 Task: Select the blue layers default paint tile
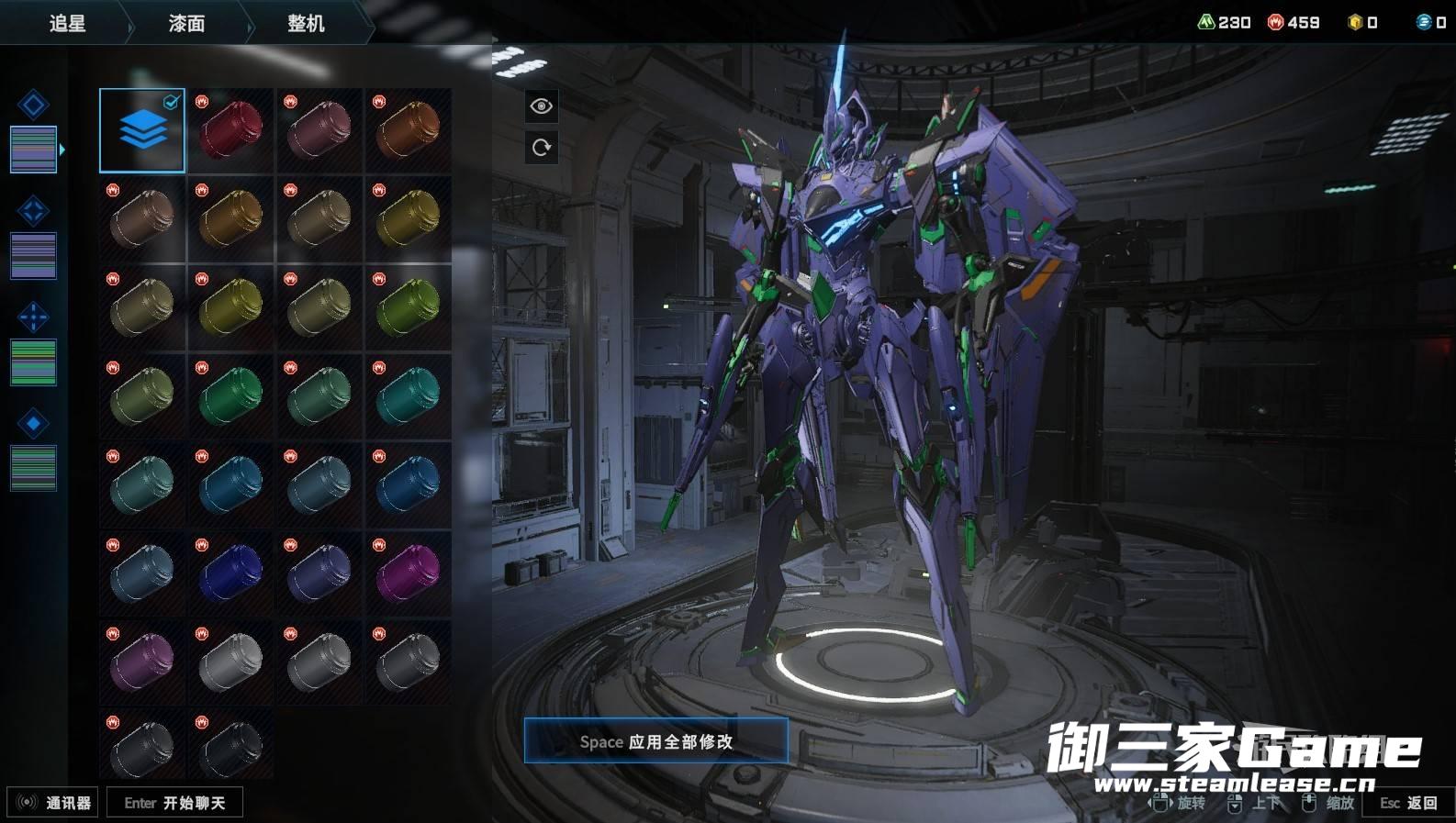point(142,130)
